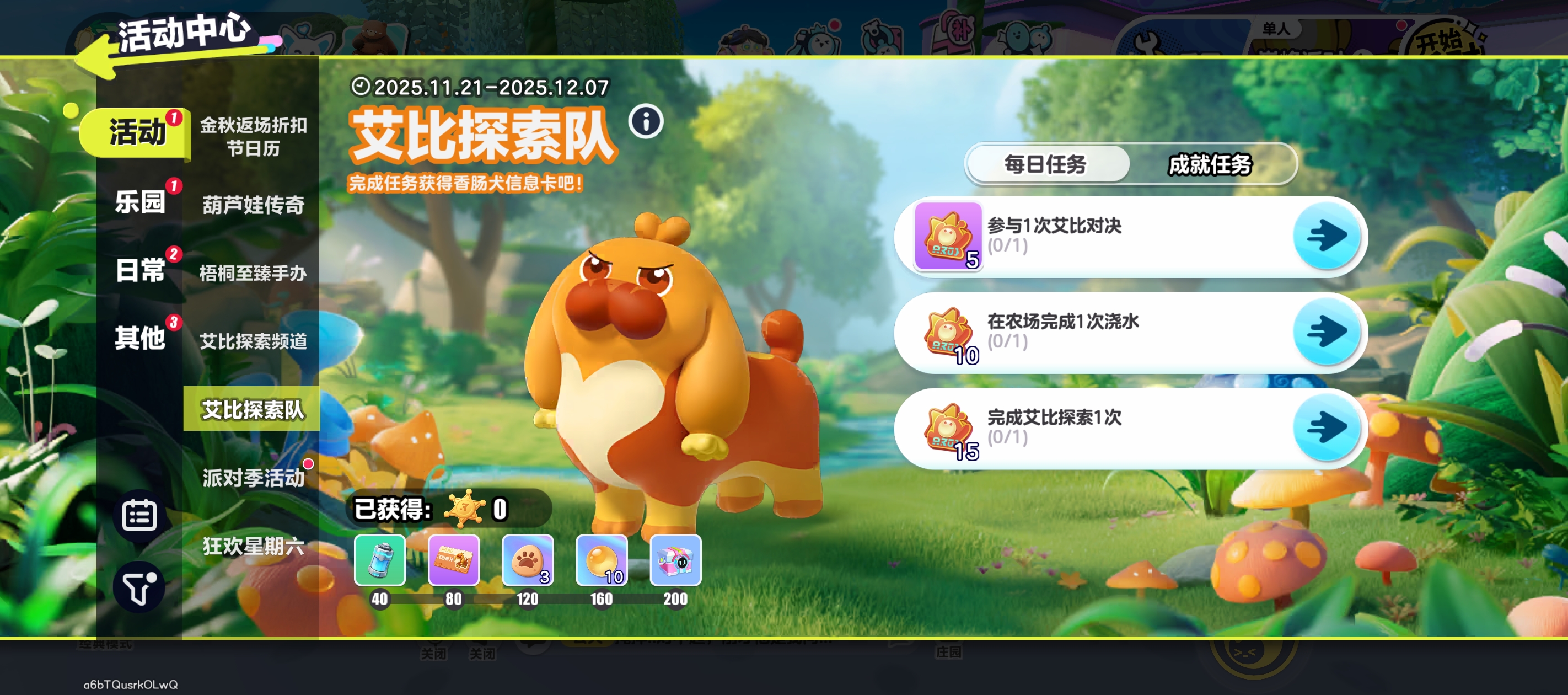The width and height of the screenshot is (1568, 695).
Task: Select the 信息卡 reward at 80 points
Action: pos(454,562)
